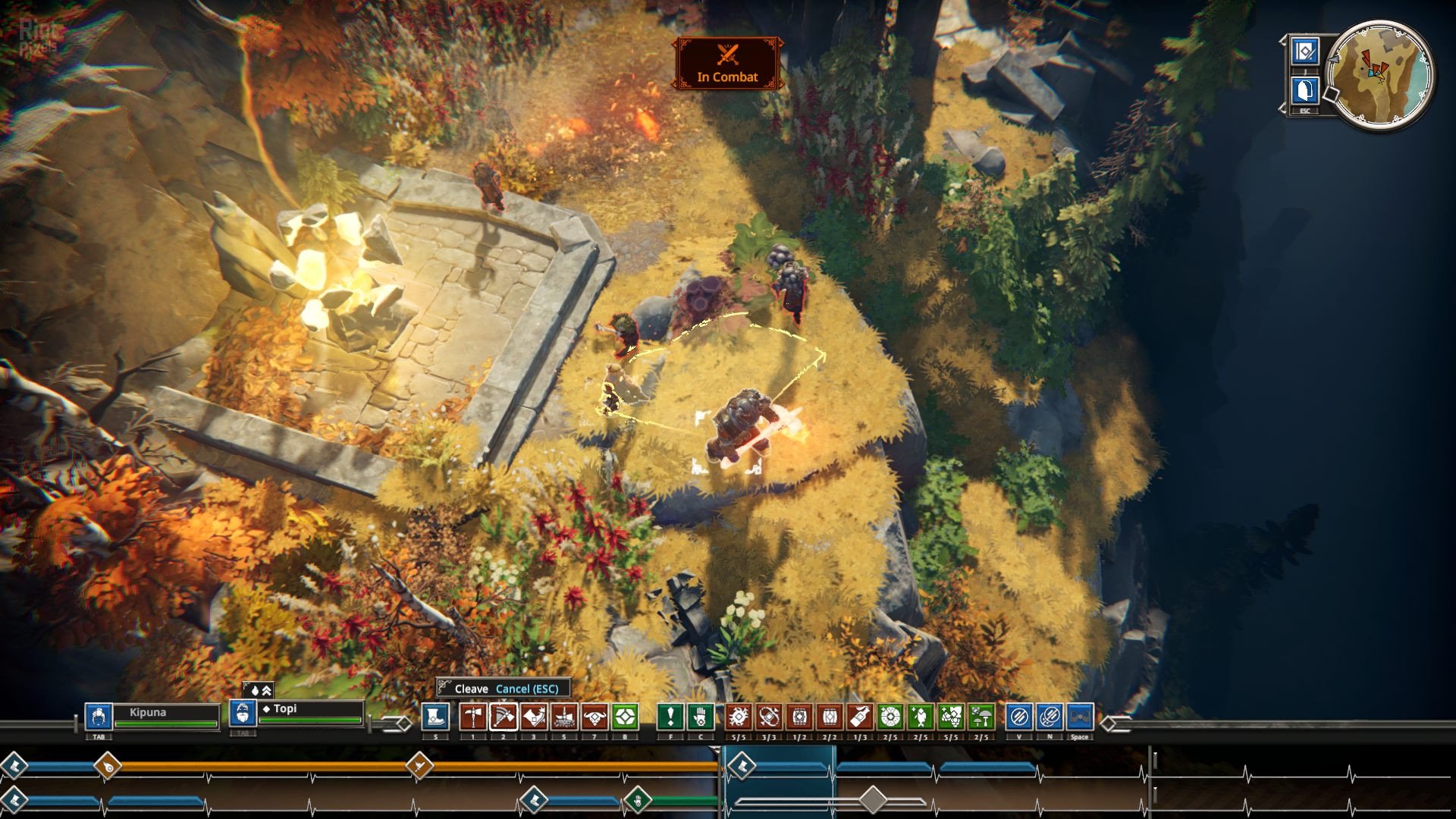Select the Cleave axe swing ability
The height and width of the screenshot is (819, 1456).
click(x=504, y=717)
